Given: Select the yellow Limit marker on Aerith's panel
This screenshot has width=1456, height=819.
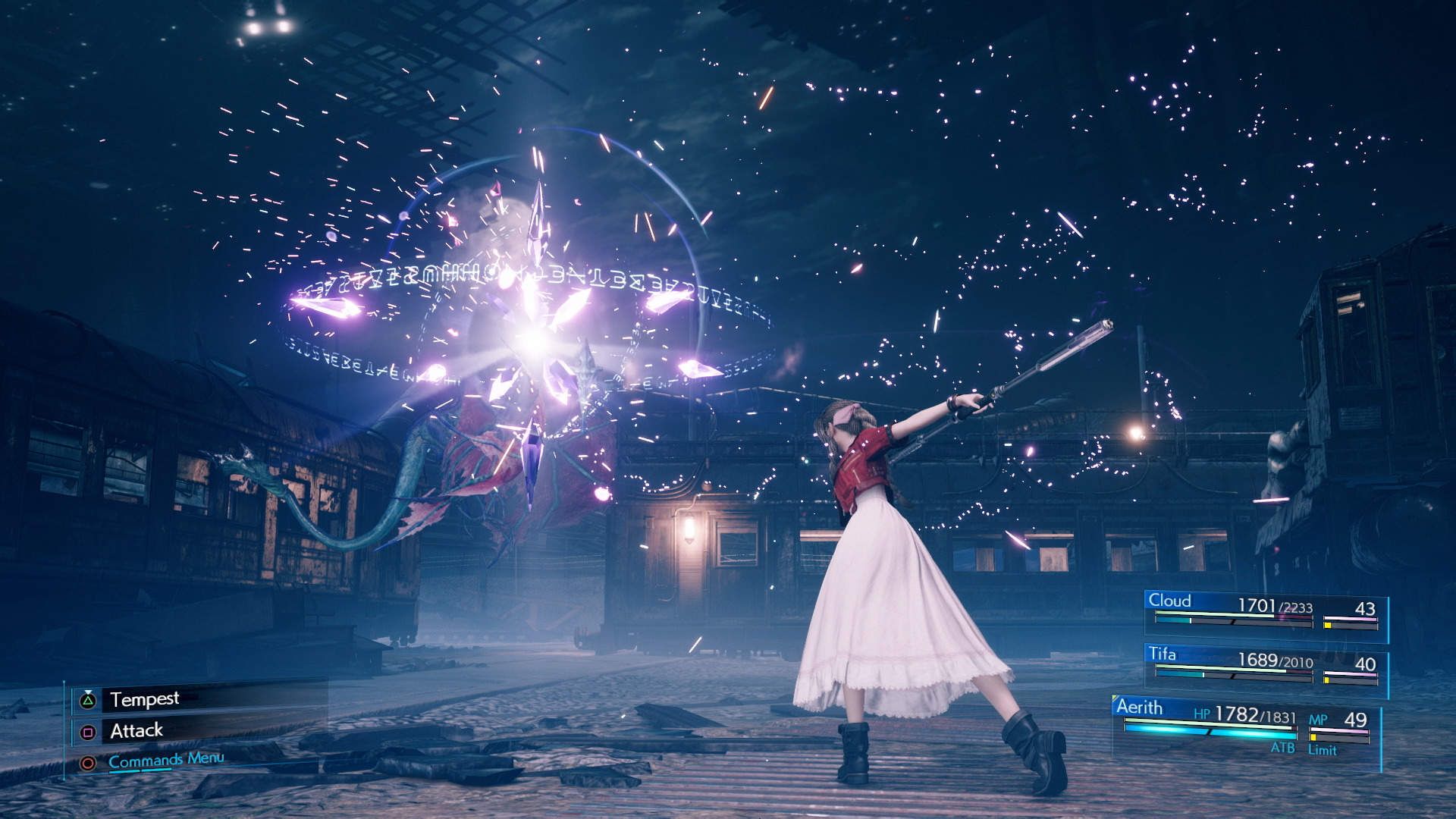Looking at the screenshot, I should pos(1313,738).
